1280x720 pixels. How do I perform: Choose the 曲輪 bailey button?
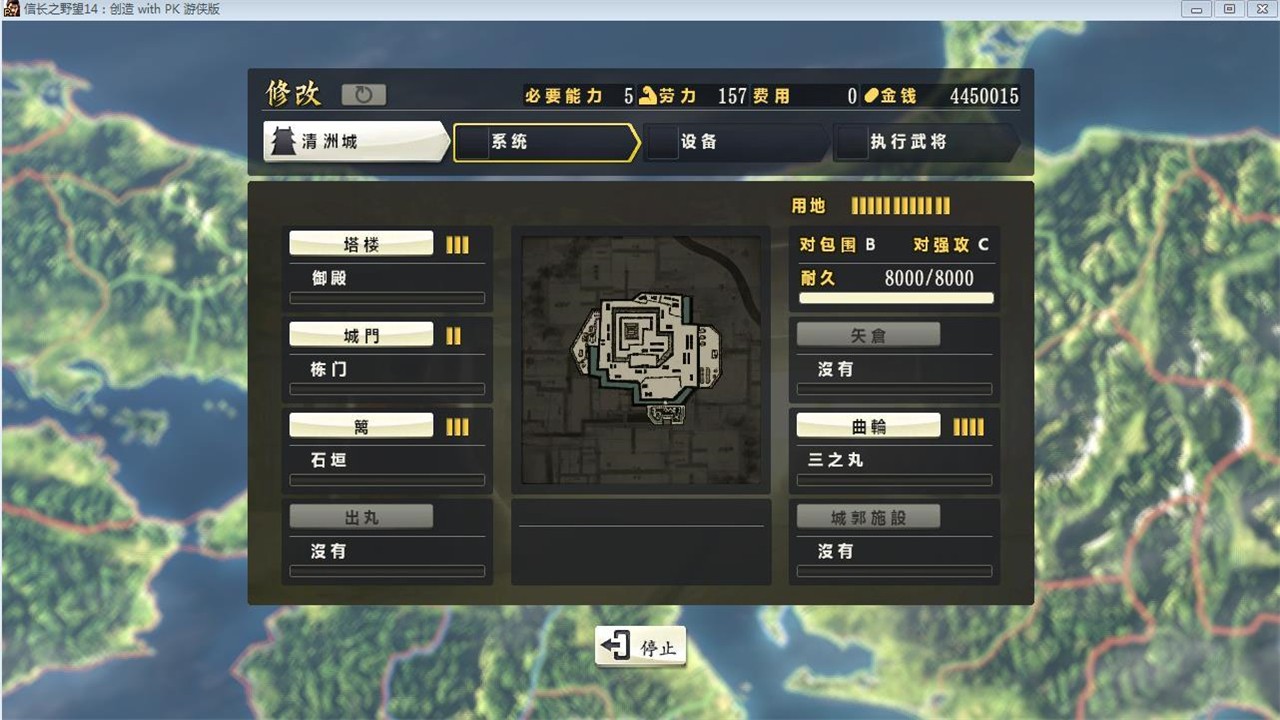coord(868,426)
